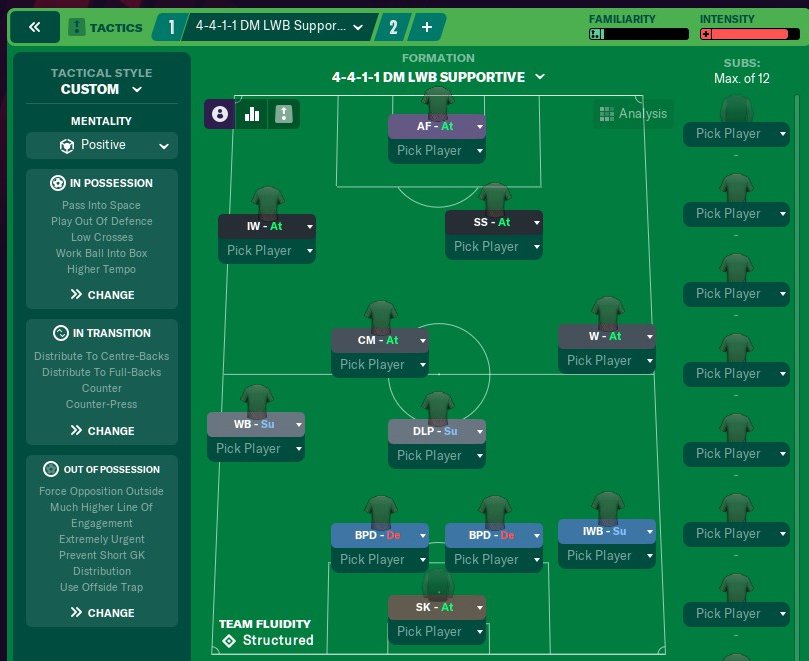Click Change under Out of Possession
This screenshot has height=661, width=809.
coord(102,613)
